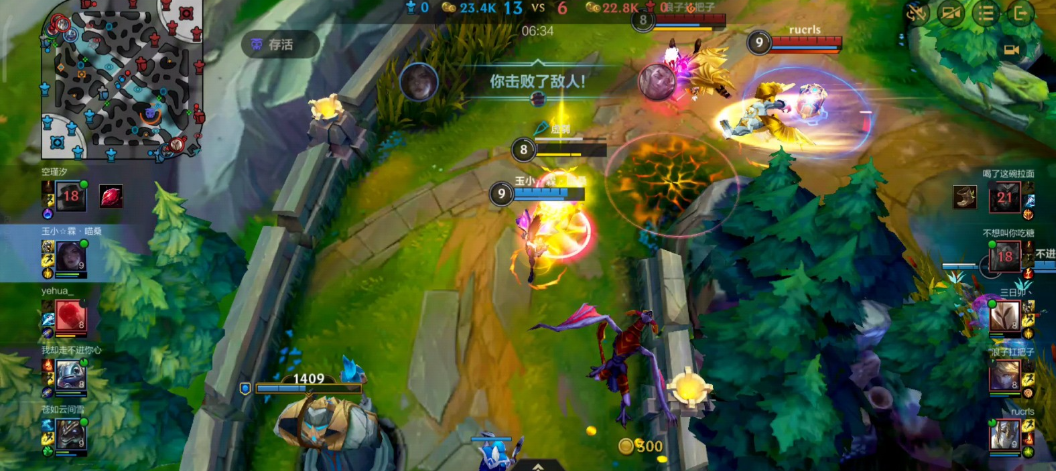Select player 我却走不进你心 portrait
Image resolution: width=1056 pixels, height=471 pixels.
[70, 376]
